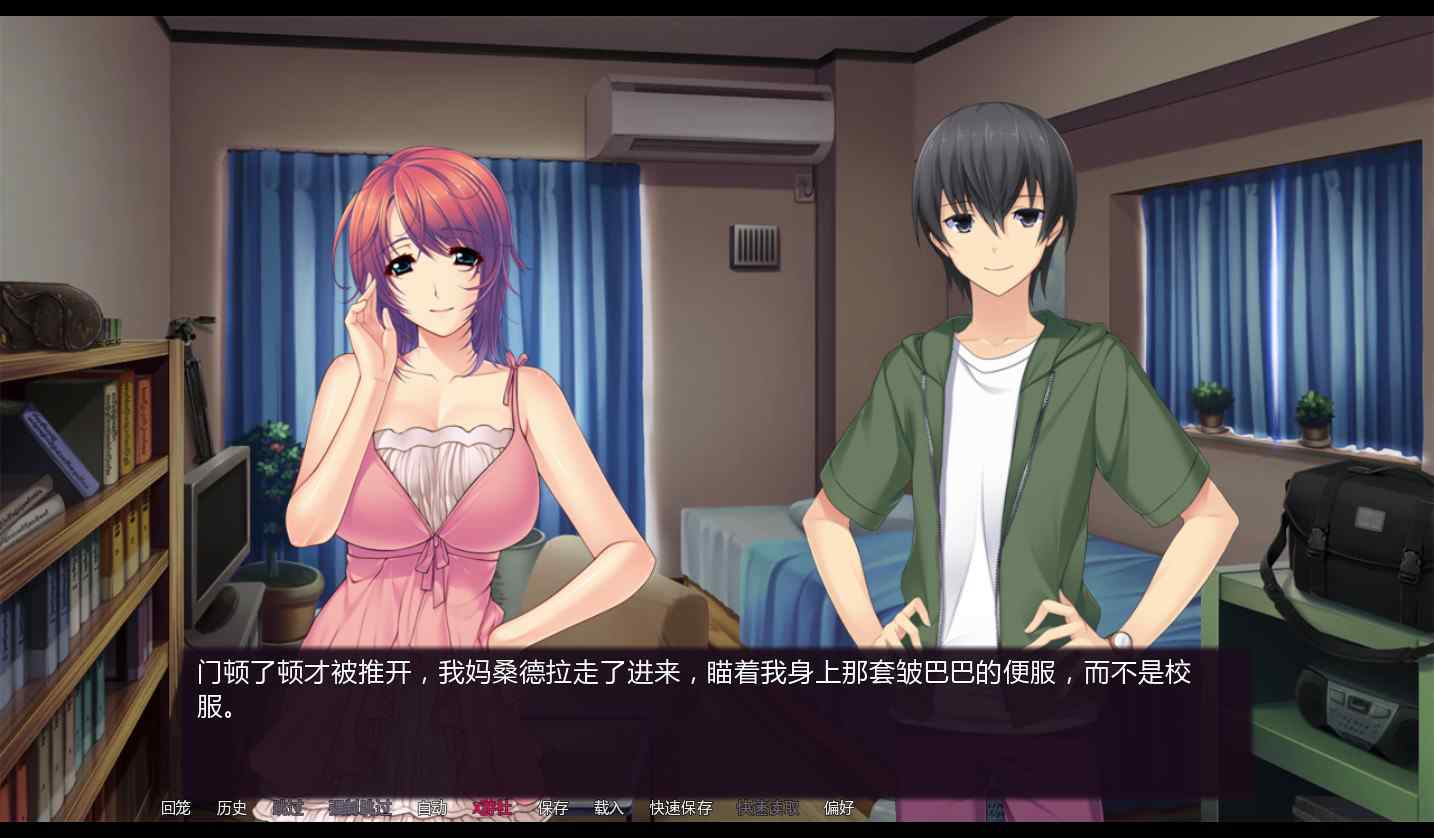Image resolution: width=1434 pixels, height=838 pixels.
Task: Toggle 自动 auto-advance mode
Action: (432, 808)
